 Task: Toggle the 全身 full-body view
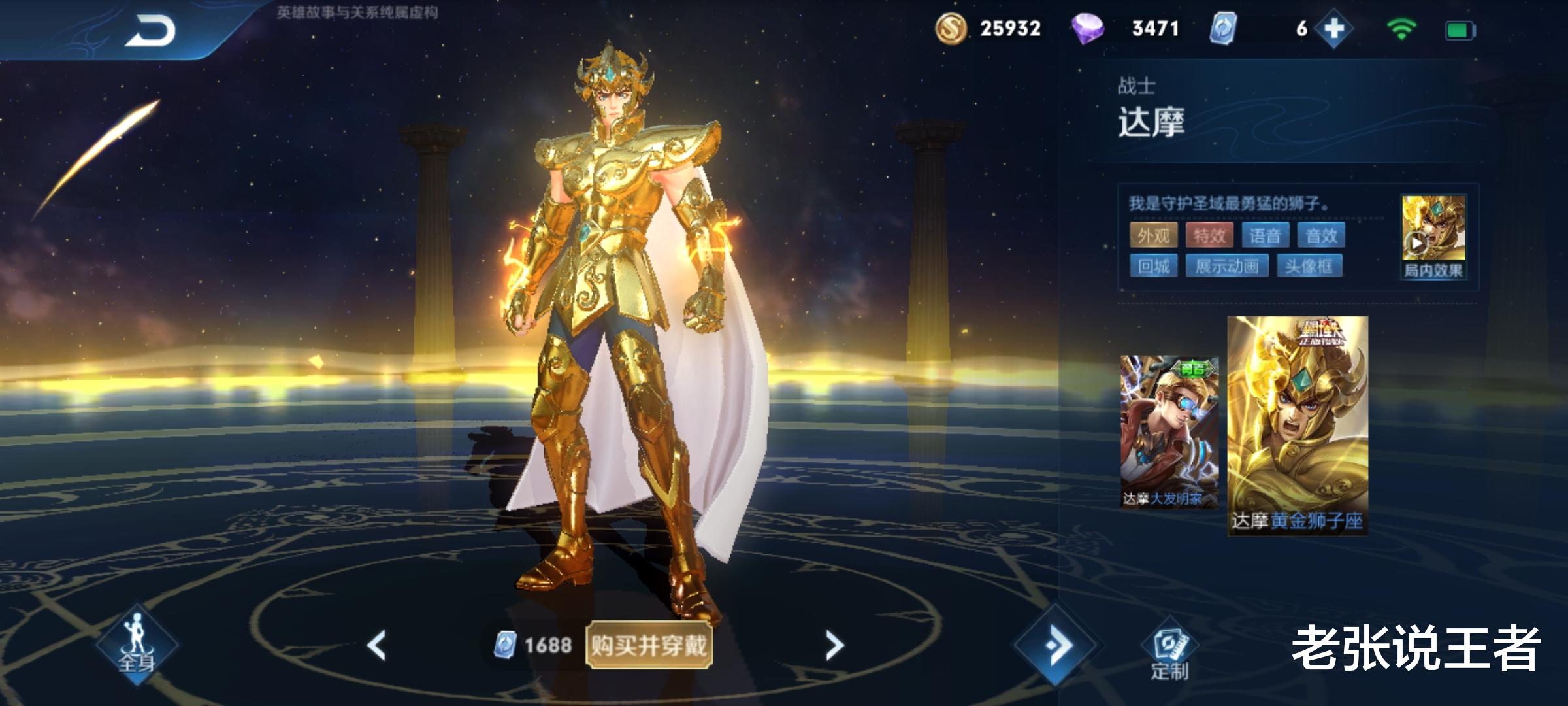click(137, 645)
